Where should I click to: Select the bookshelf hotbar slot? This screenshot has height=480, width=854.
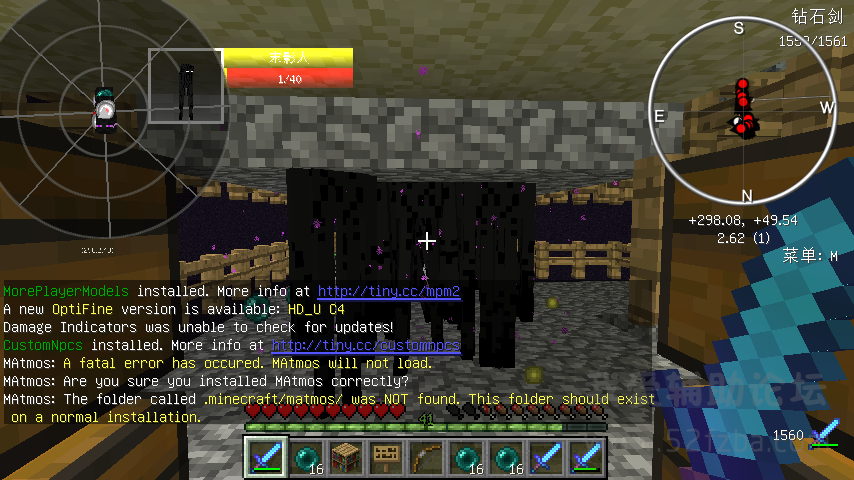[x=345, y=457]
